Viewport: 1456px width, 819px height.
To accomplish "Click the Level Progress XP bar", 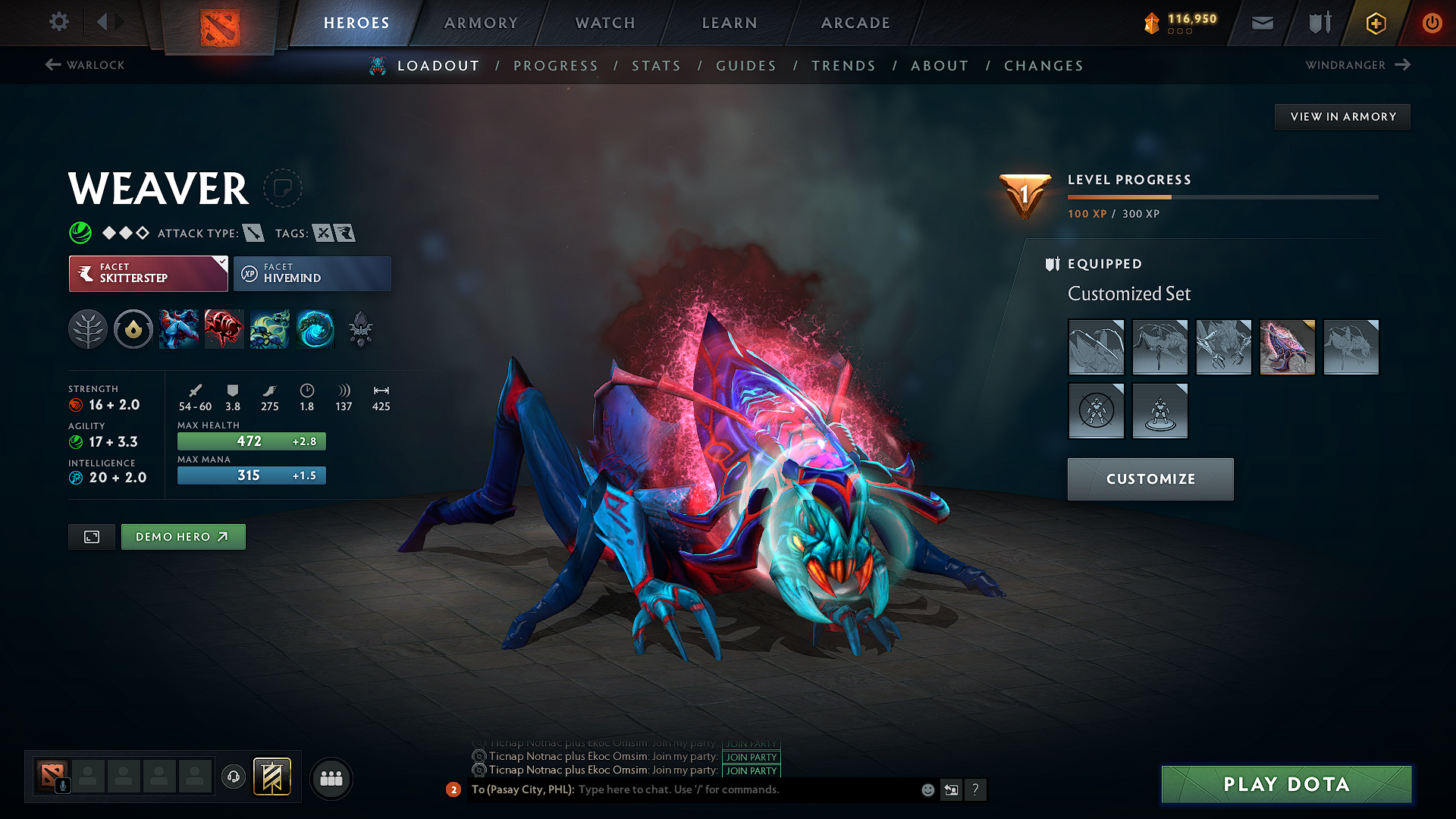I will coord(1222,196).
